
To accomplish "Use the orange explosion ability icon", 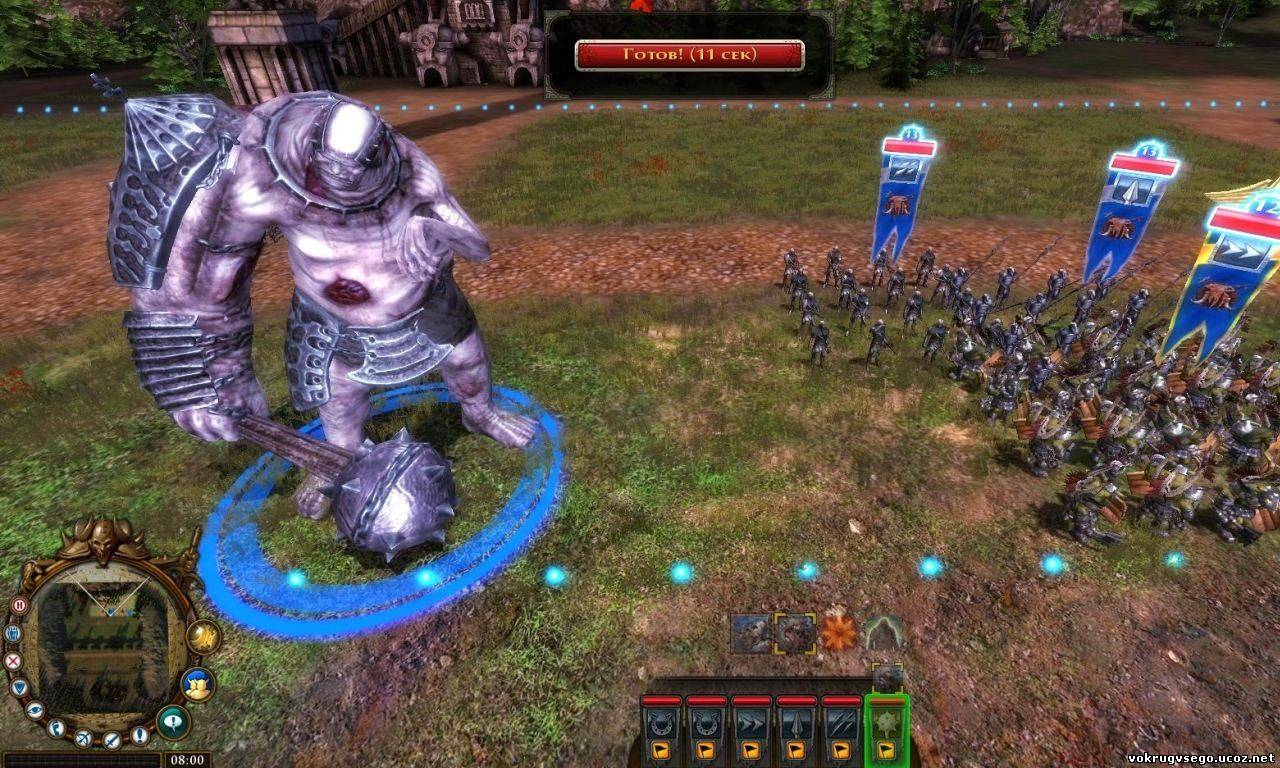I will point(839,632).
